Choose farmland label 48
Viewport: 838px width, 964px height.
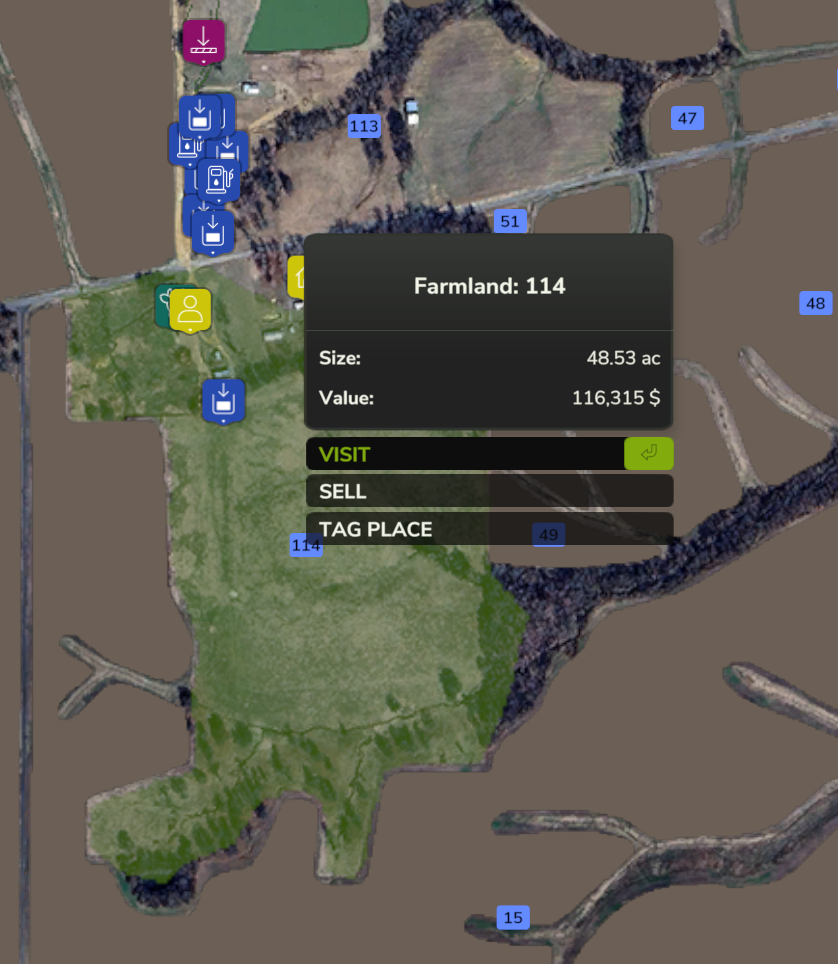[816, 303]
